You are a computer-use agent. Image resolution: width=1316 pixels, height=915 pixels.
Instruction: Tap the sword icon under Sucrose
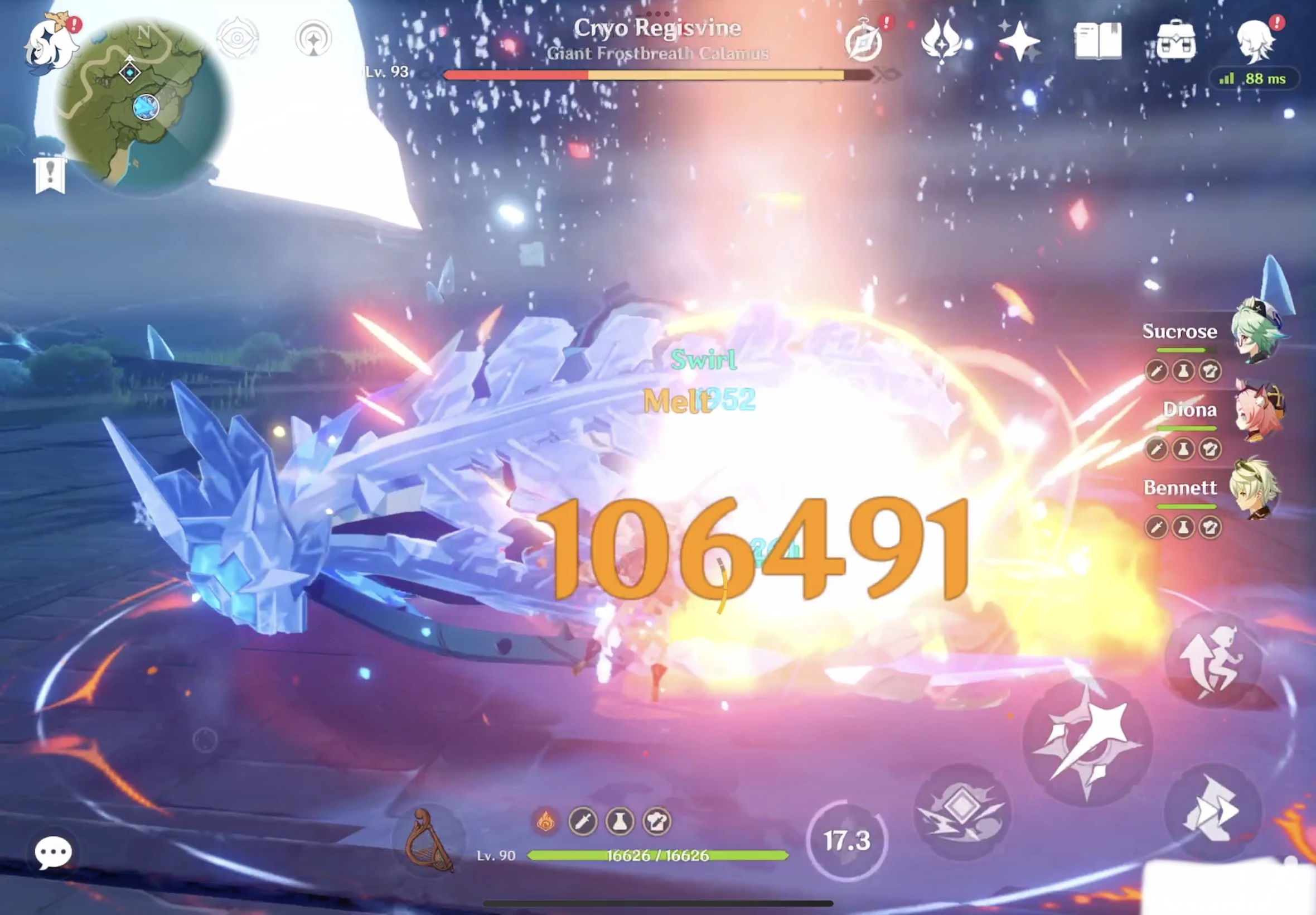pos(1157,371)
